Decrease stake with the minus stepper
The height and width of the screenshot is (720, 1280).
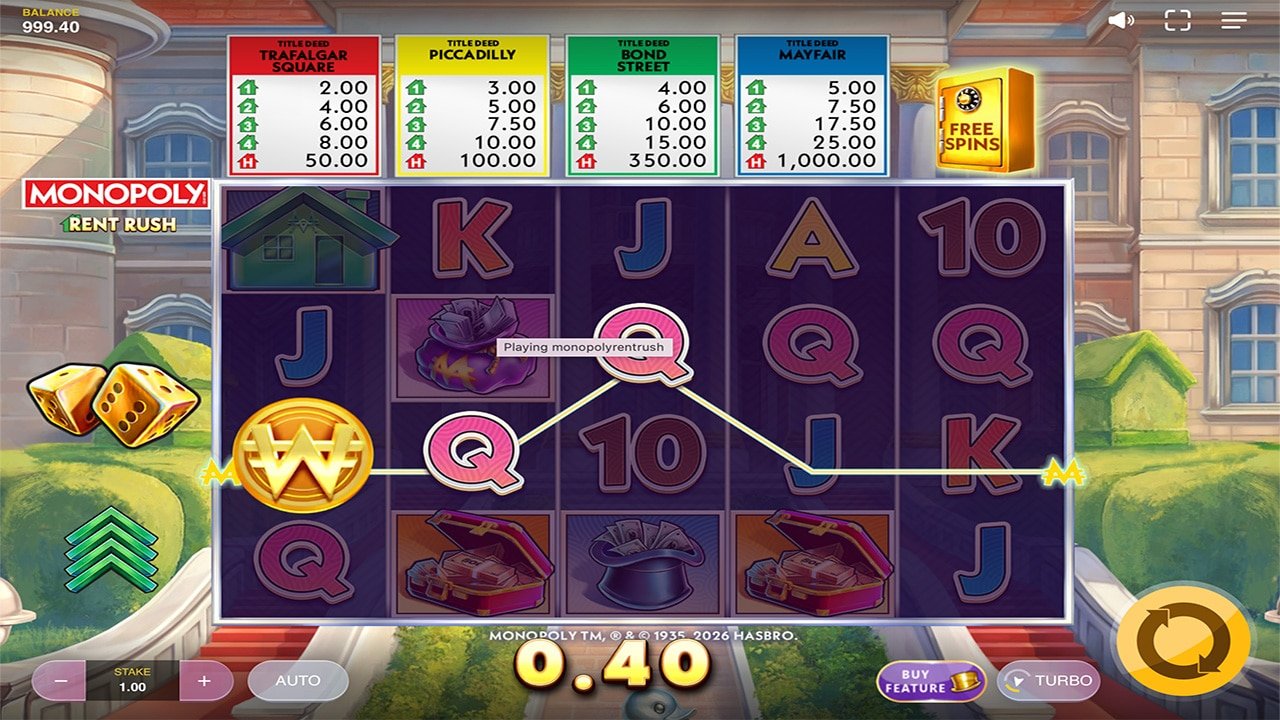(x=62, y=681)
